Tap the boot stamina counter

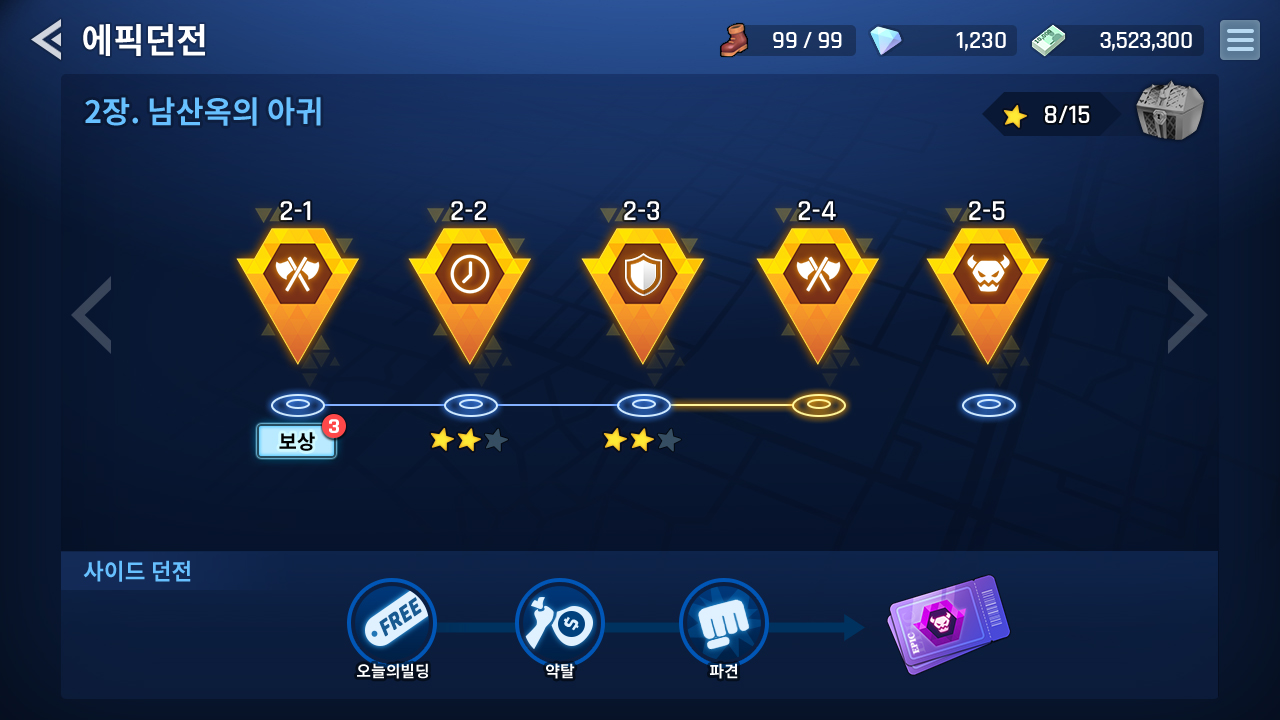click(x=788, y=41)
